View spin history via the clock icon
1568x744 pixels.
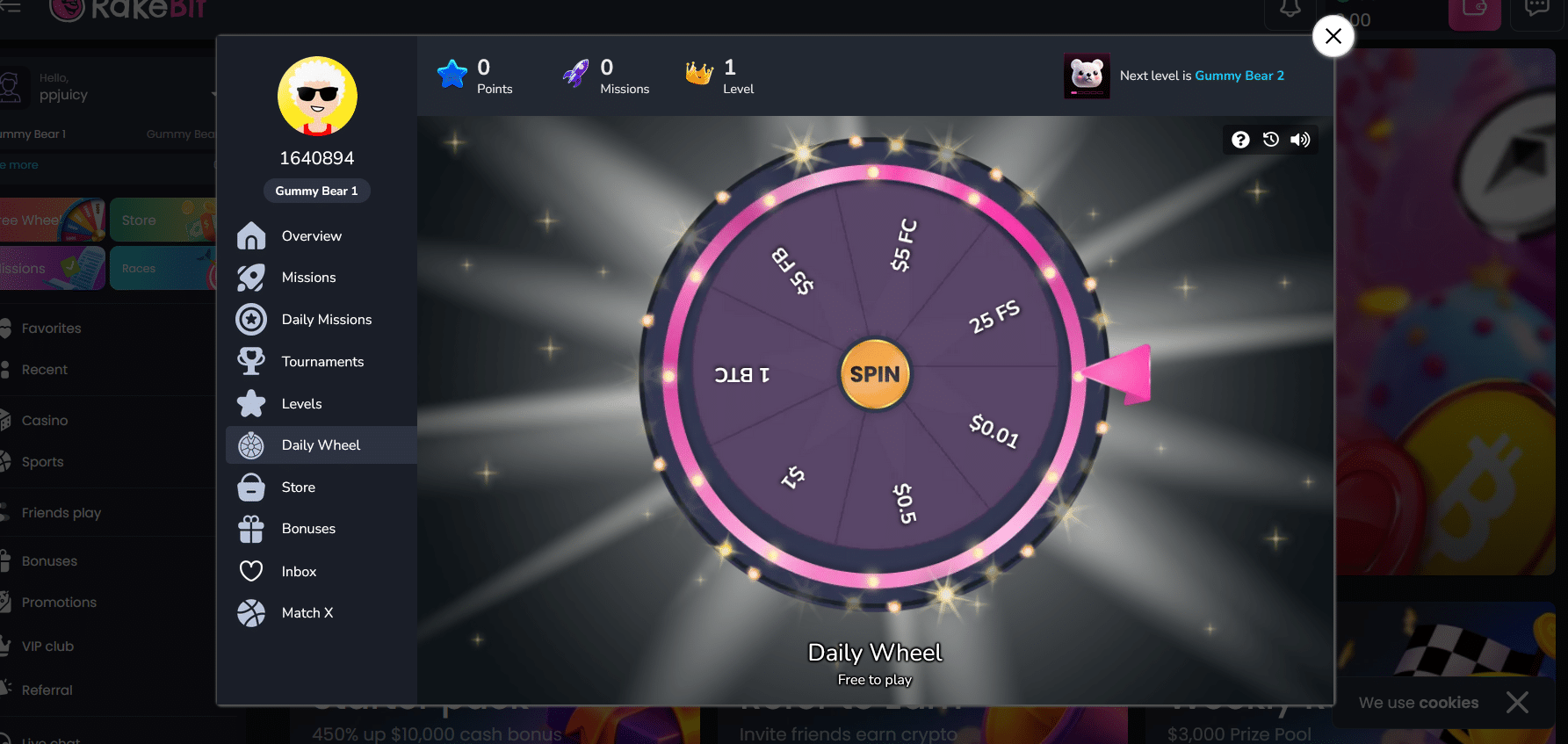[1270, 139]
